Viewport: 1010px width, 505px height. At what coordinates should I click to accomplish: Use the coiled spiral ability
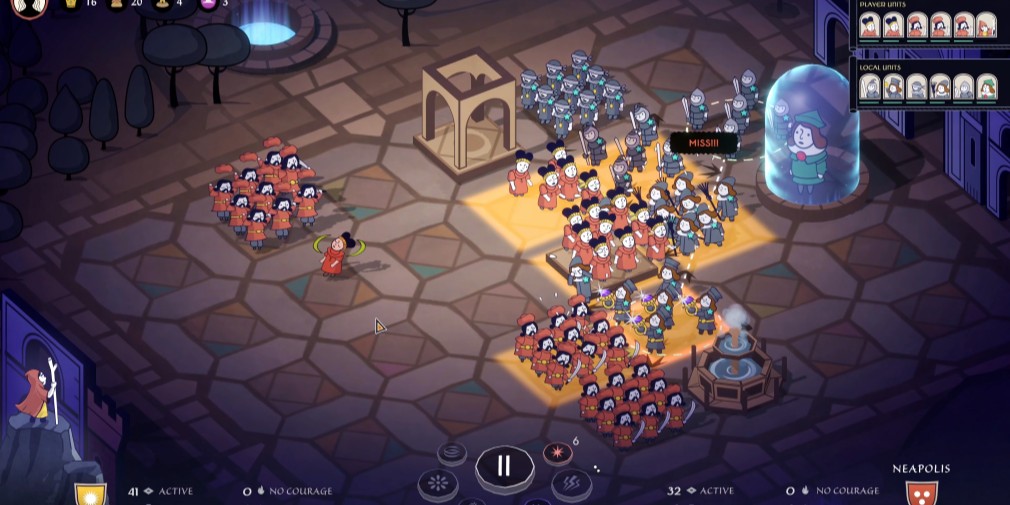[x=452, y=454]
